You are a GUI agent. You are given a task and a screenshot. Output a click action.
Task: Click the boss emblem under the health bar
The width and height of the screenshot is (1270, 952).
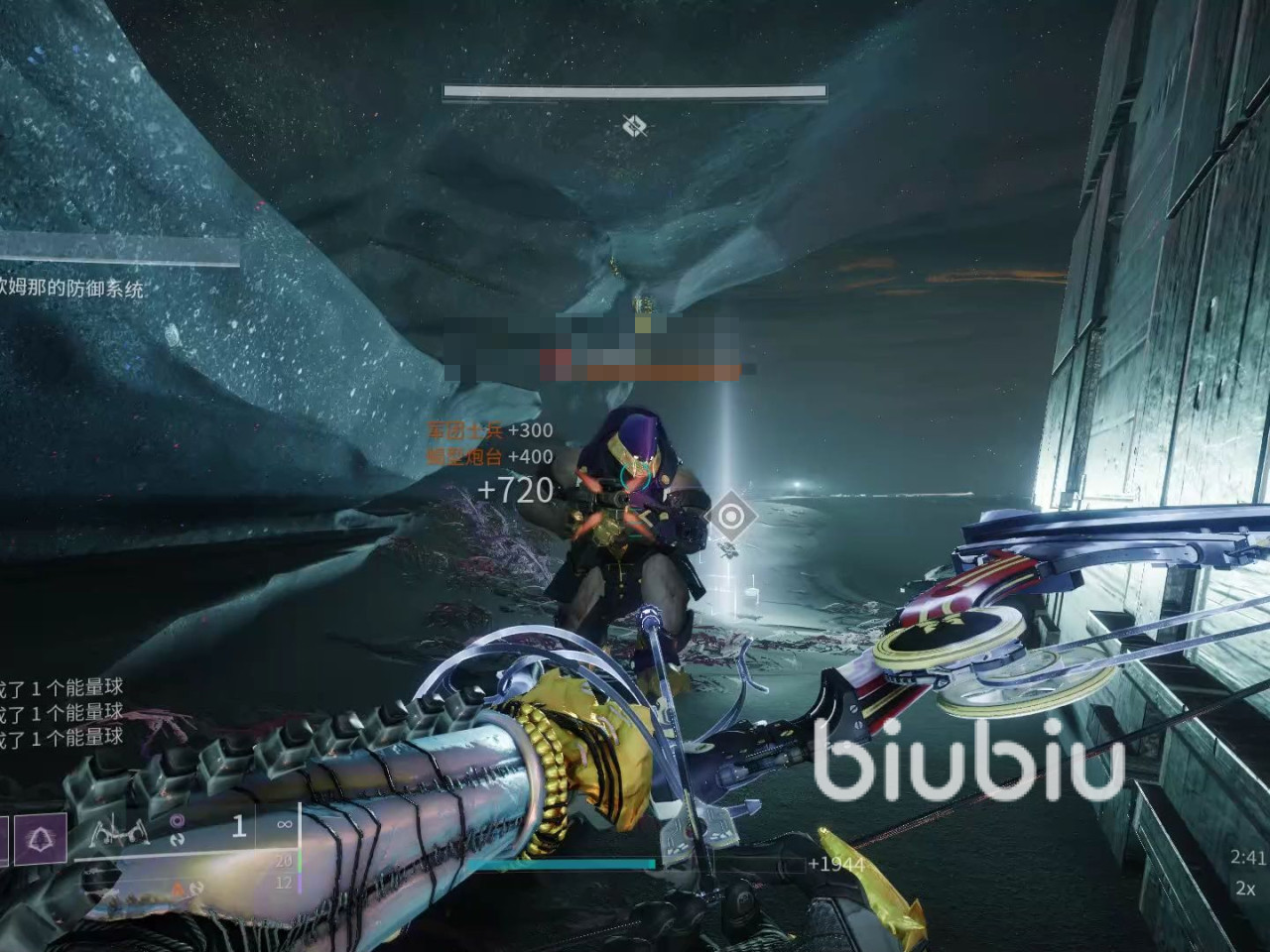click(634, 126)
